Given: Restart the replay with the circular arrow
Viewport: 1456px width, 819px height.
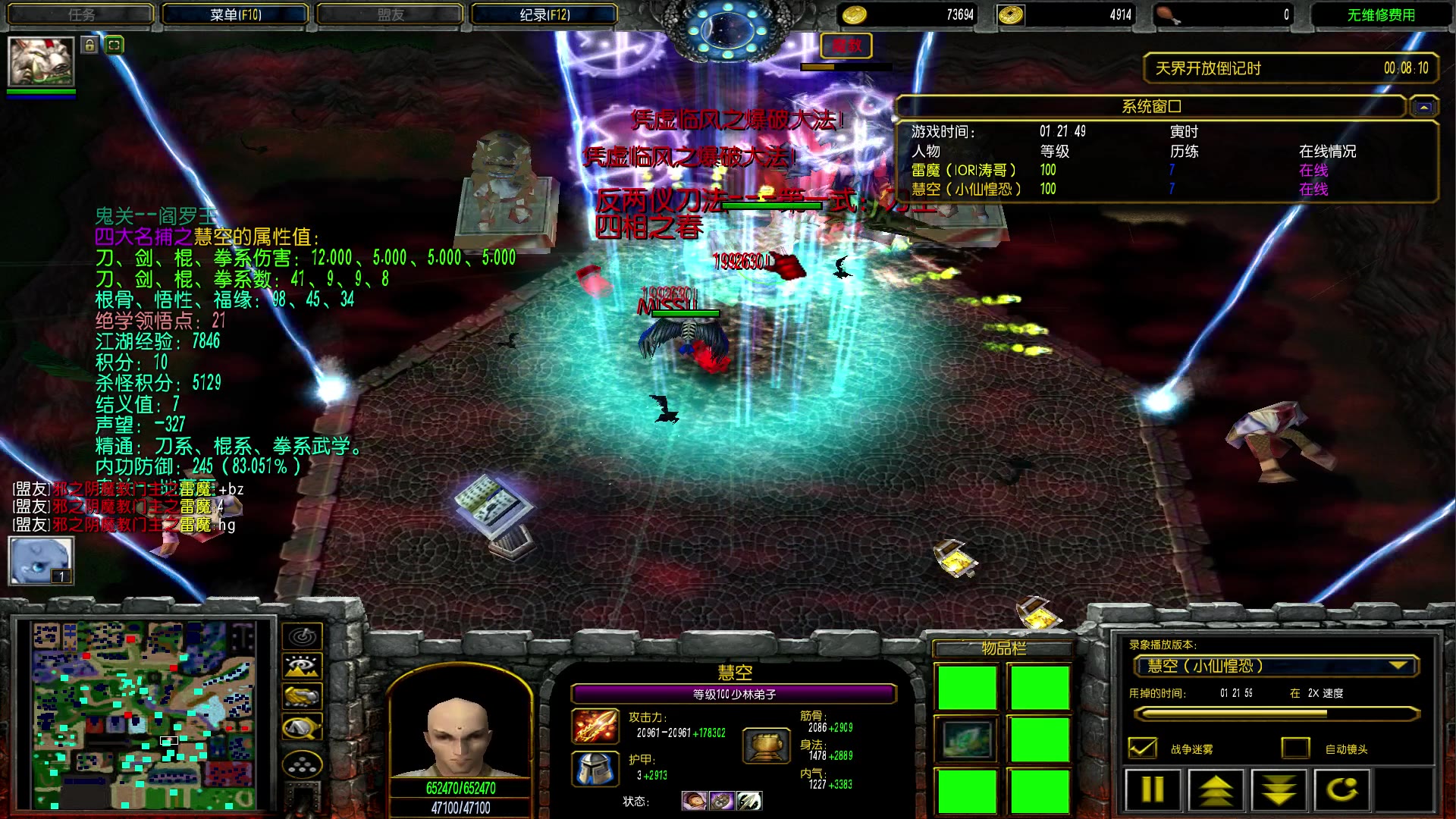Looking at the screenshot, I should click(1341, 790).
